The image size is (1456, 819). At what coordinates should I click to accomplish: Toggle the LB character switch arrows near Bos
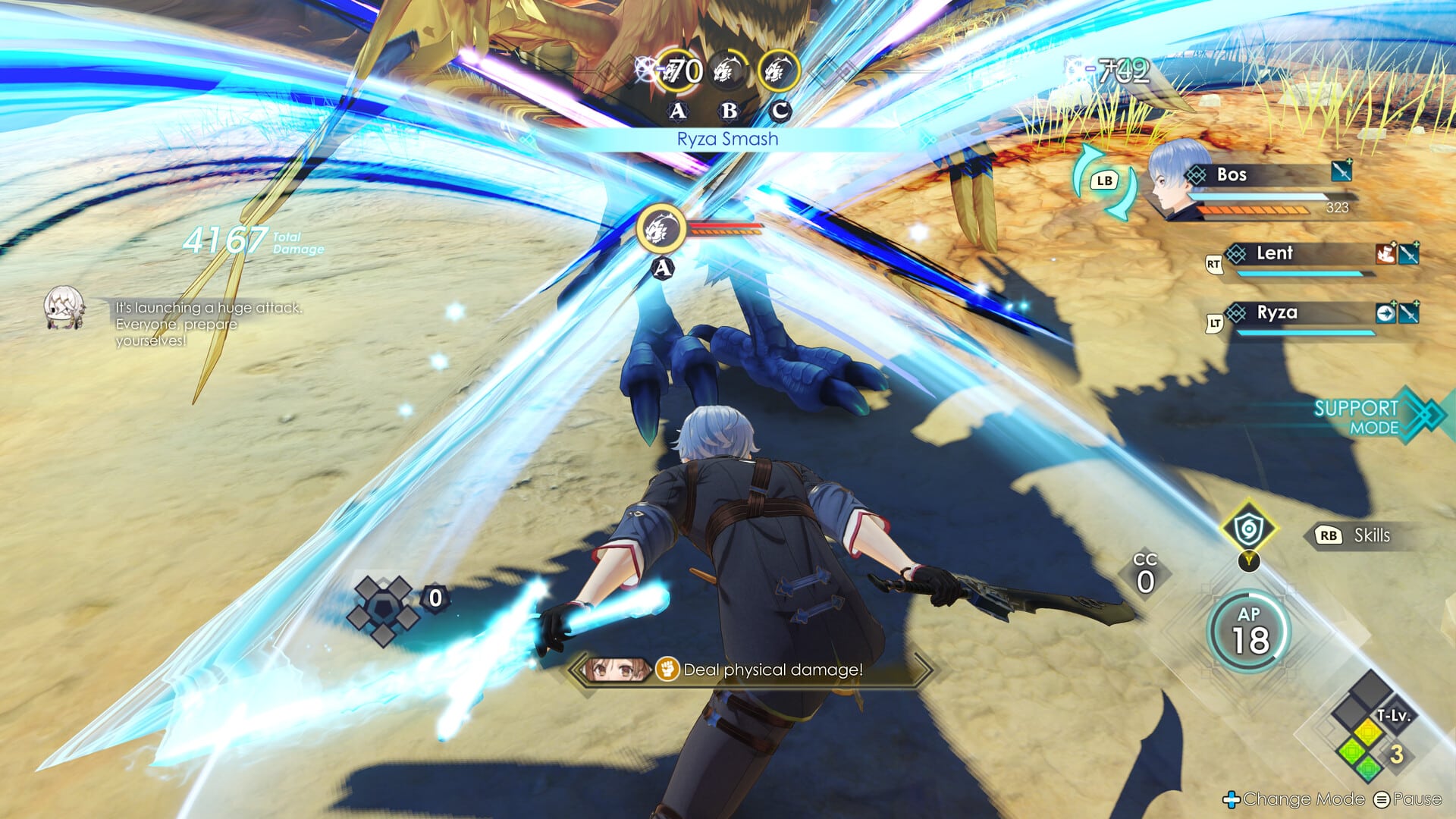(x=1106, y=180)
